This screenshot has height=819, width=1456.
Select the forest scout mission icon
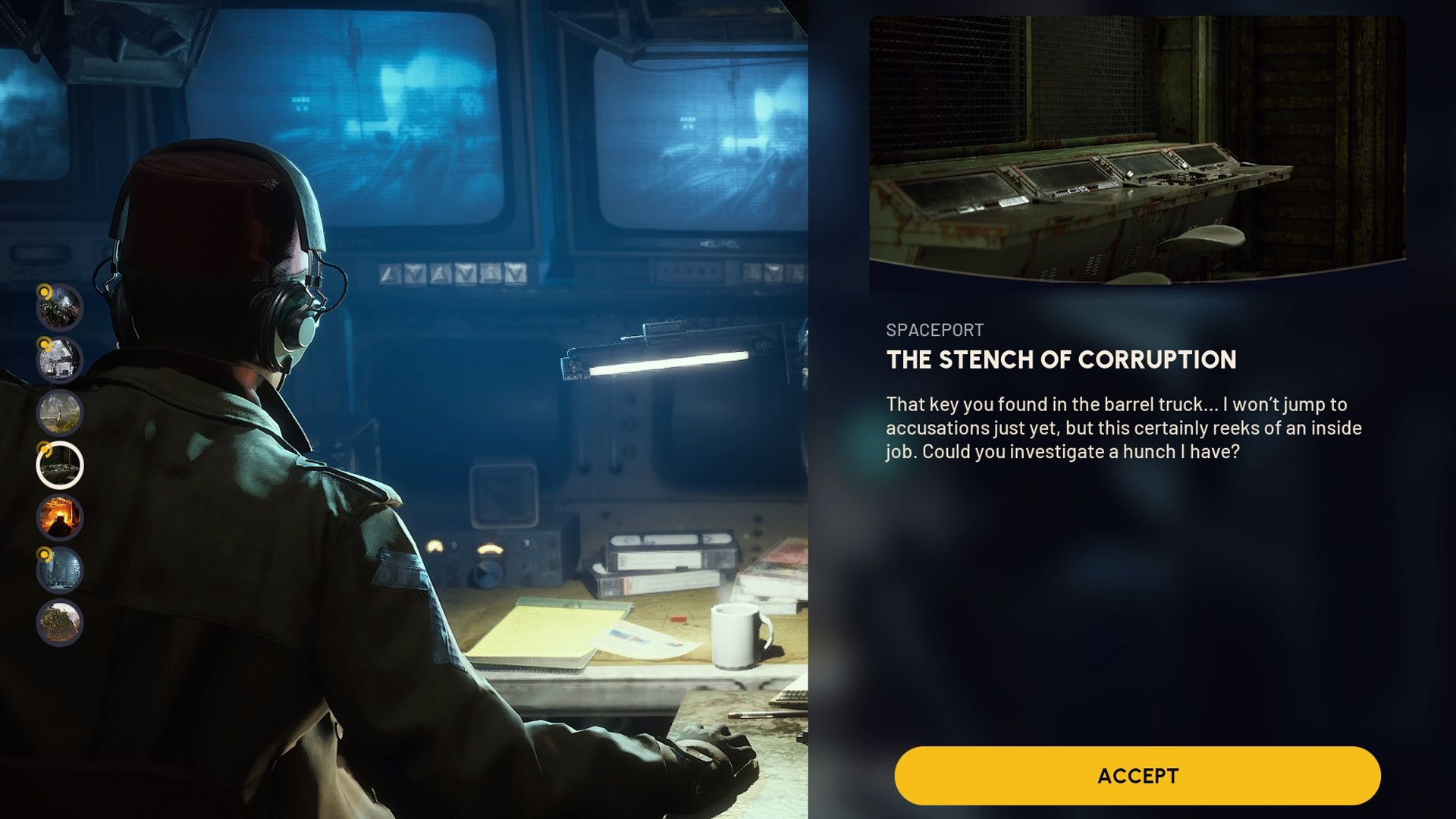pyautogui.click(x=59, y=412)
